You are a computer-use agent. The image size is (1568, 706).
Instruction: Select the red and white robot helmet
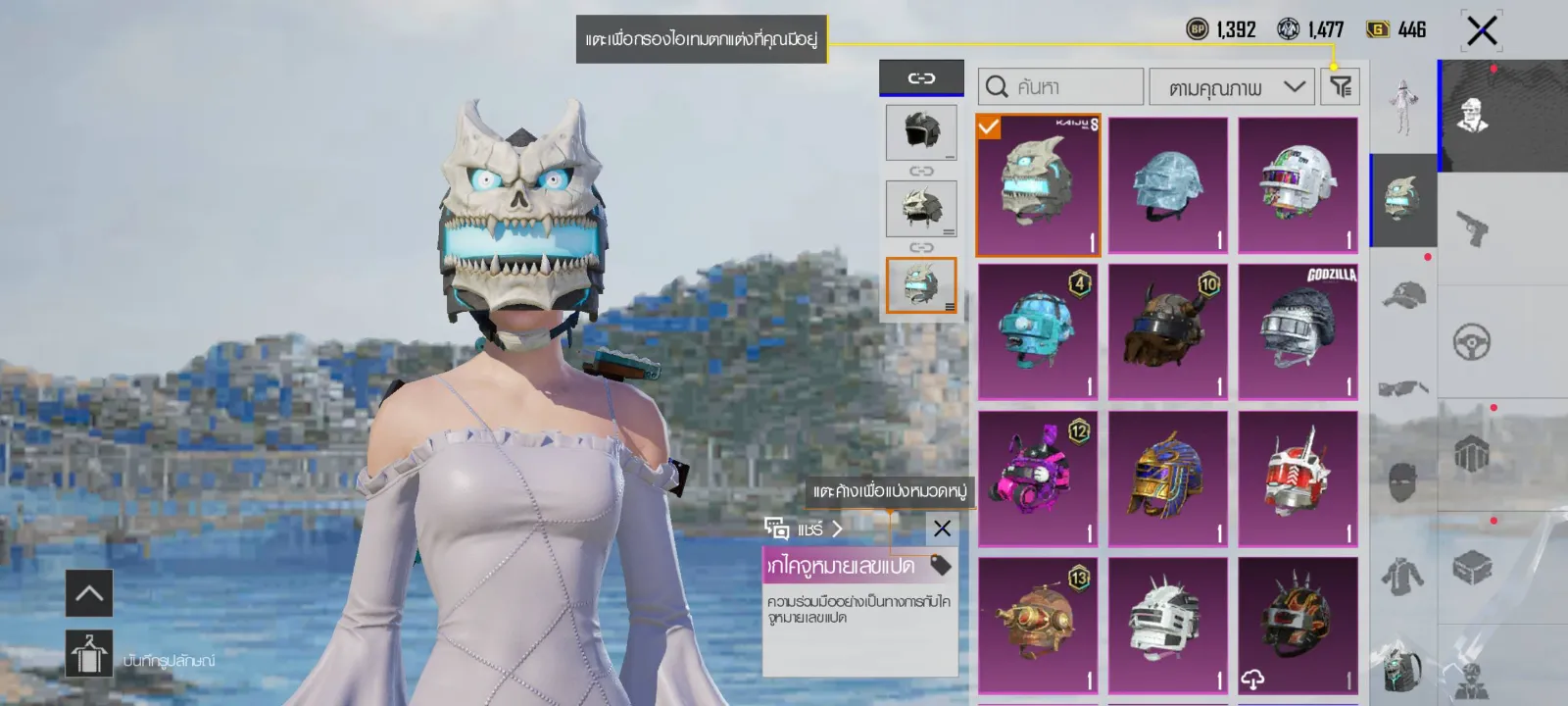[1298, 479]
